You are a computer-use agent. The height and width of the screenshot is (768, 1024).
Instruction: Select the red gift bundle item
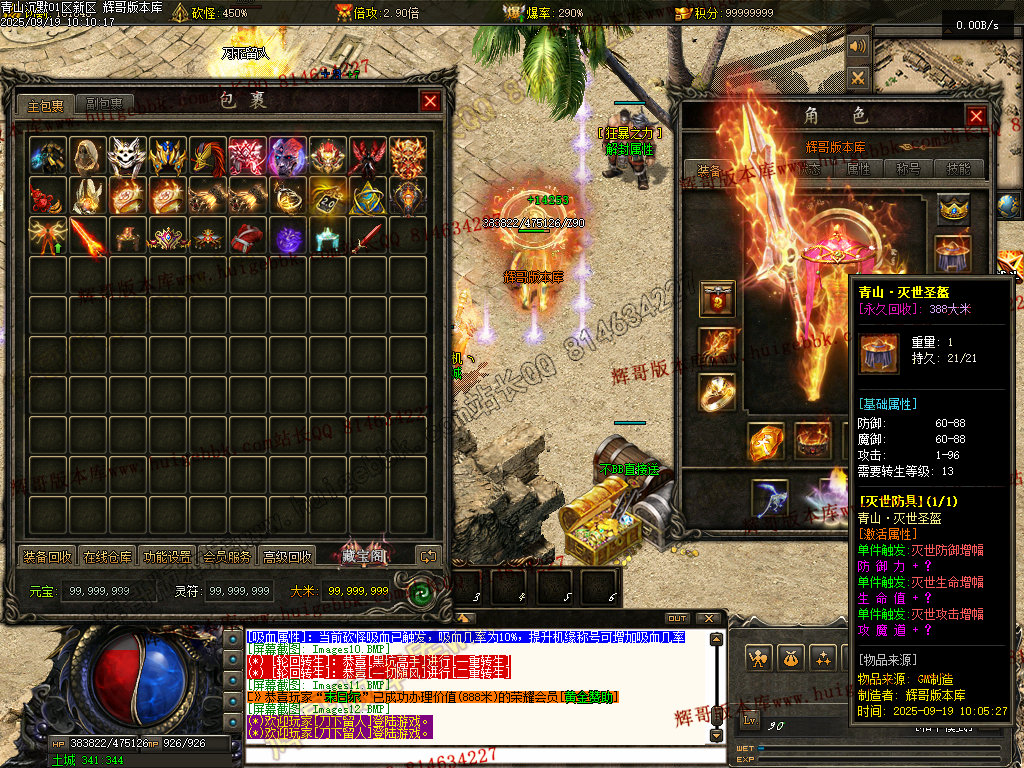[248, 237]
